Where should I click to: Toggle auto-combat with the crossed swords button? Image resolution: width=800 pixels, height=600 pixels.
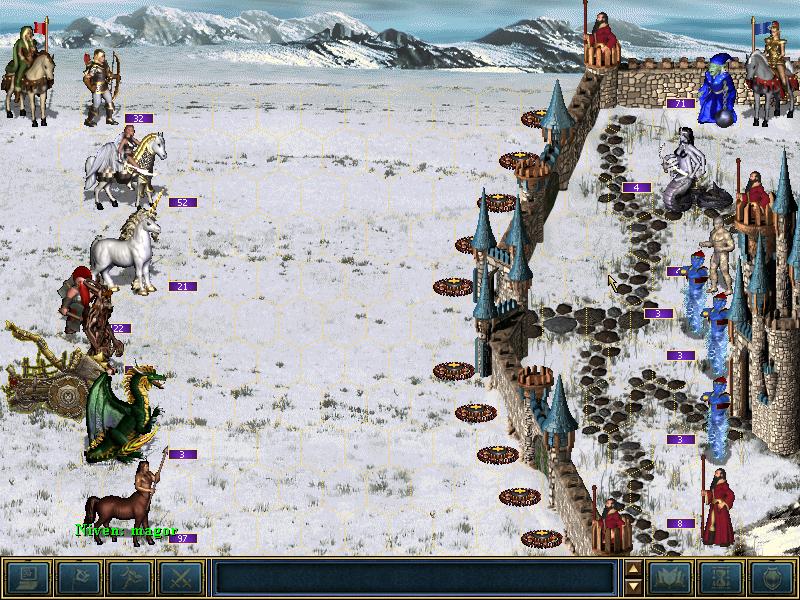(x=181, y=577)
